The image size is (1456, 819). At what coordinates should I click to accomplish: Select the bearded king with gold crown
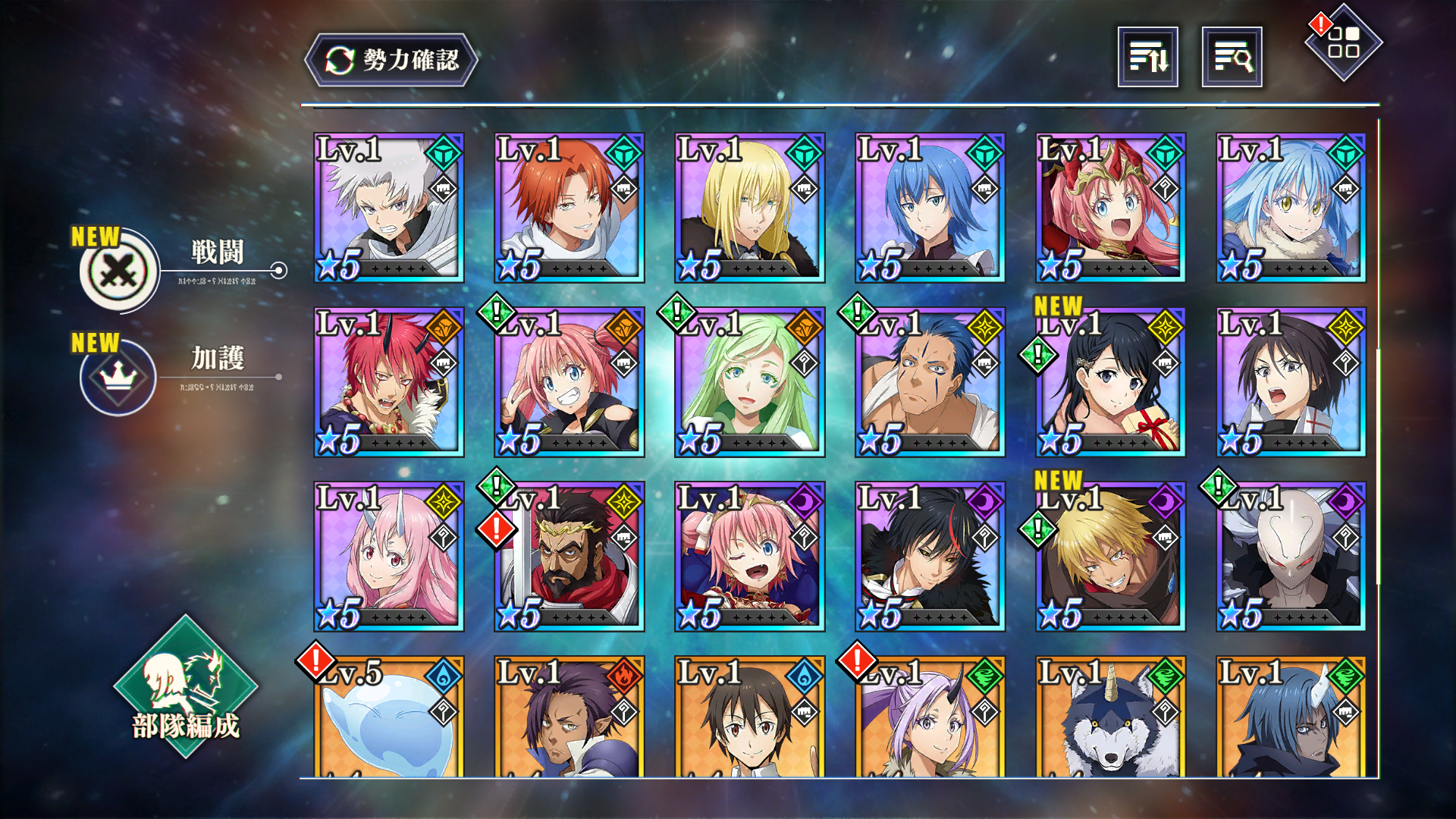click(x=569, y=557)
